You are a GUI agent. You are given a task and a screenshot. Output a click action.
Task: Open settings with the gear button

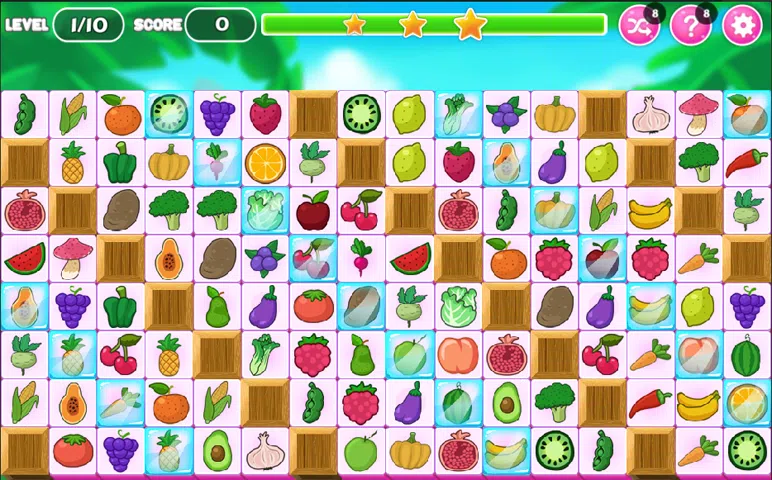pyautogui.click(x=742, y=26)
